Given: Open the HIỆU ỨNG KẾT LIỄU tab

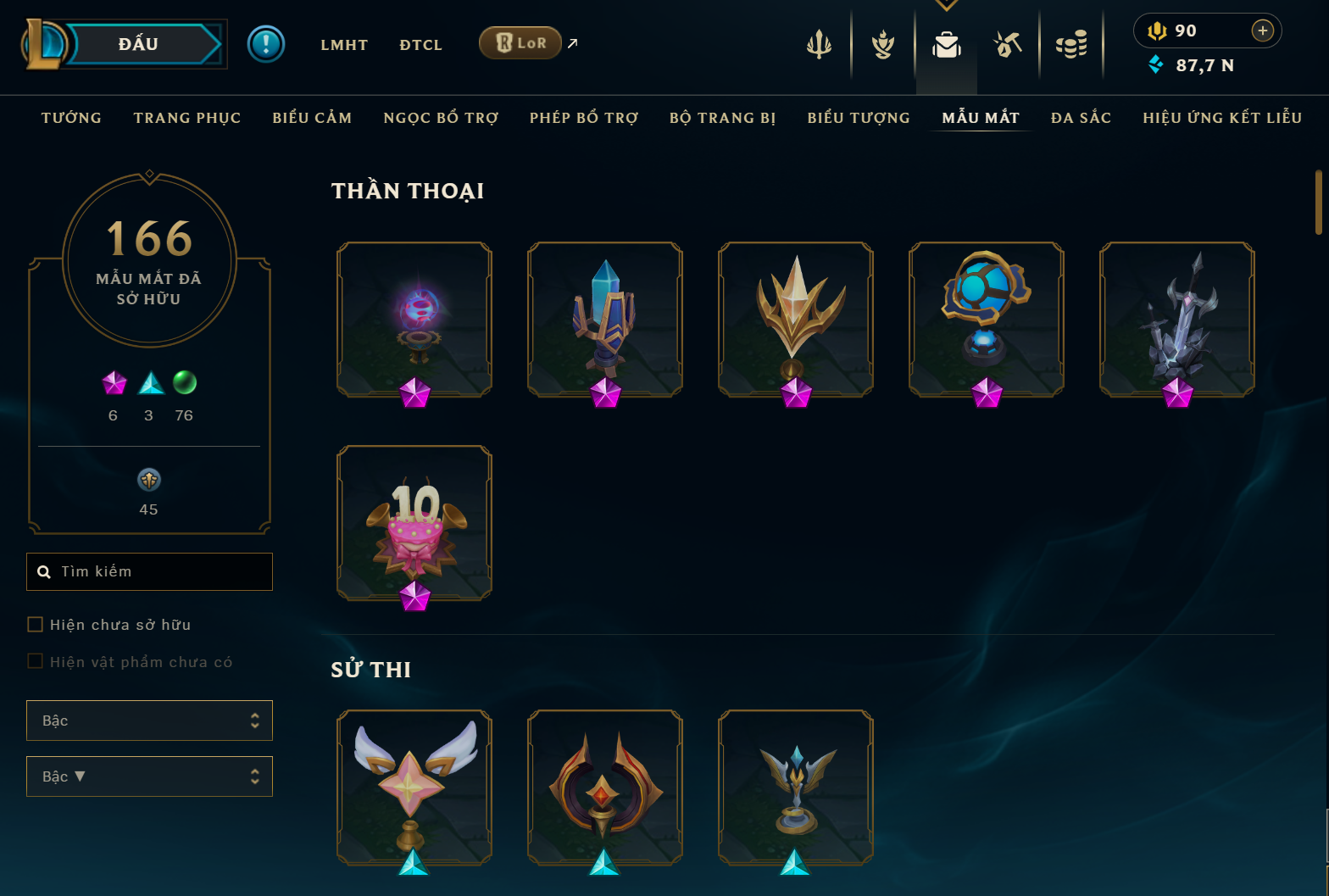Looking at the screenshot, I should click(1222, 118).
